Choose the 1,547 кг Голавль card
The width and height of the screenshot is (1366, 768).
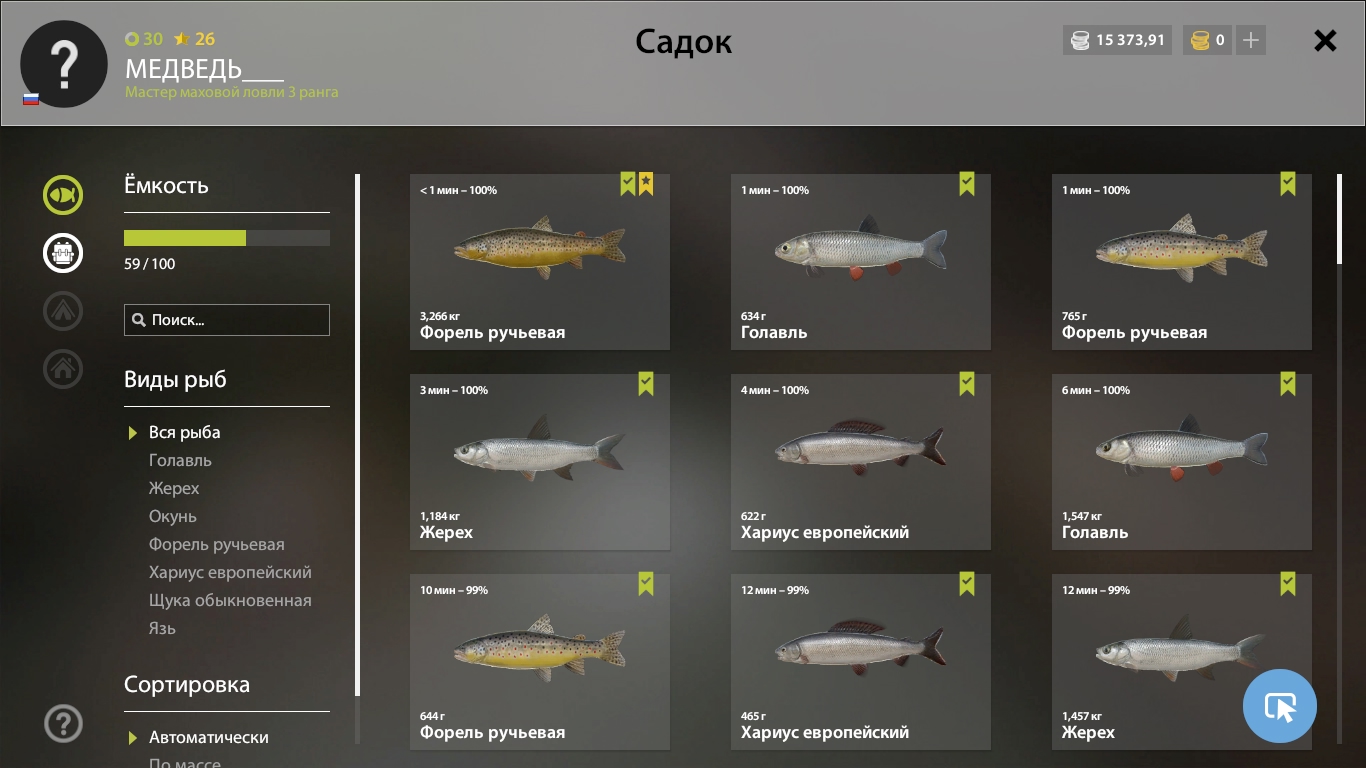(1182, 462)
